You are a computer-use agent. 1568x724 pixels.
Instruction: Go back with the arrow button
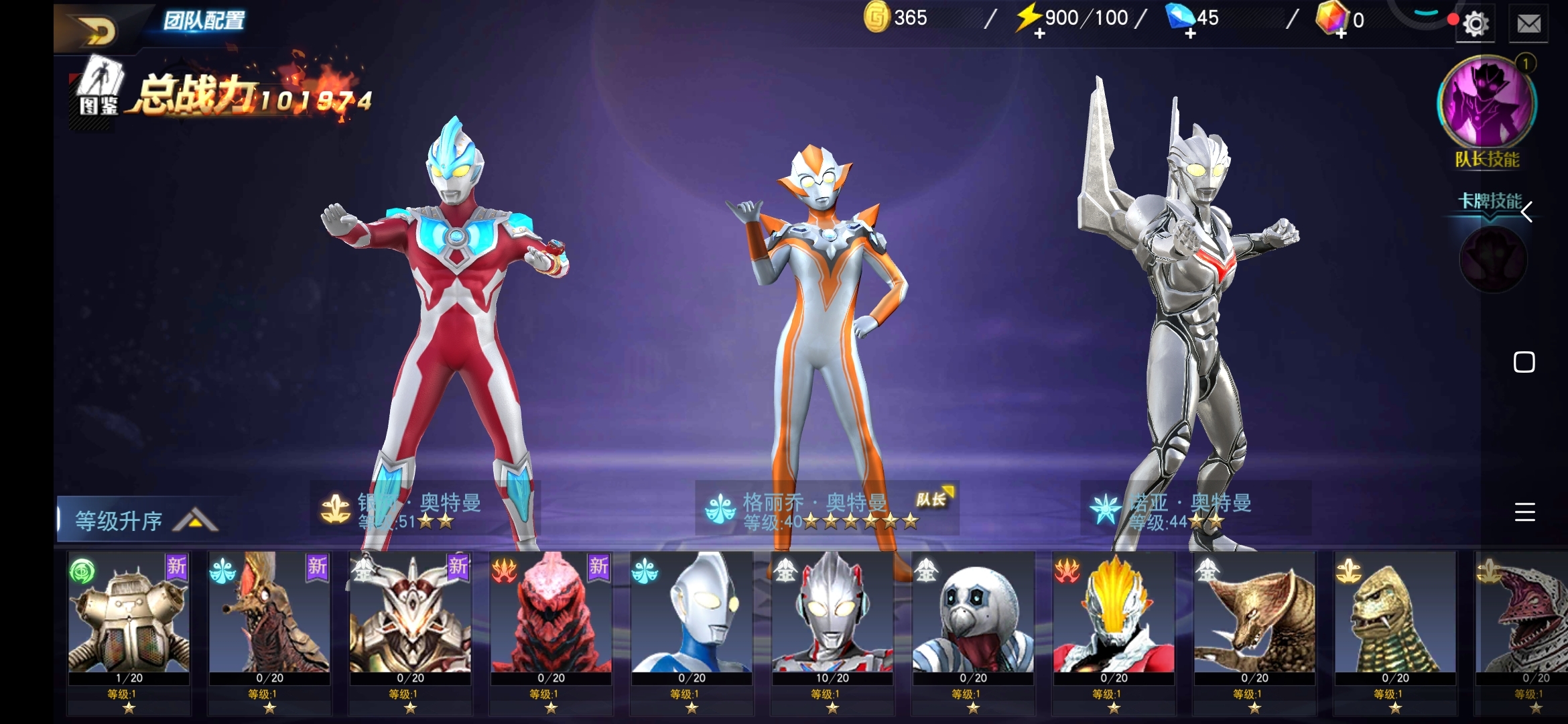pos(99,29)
